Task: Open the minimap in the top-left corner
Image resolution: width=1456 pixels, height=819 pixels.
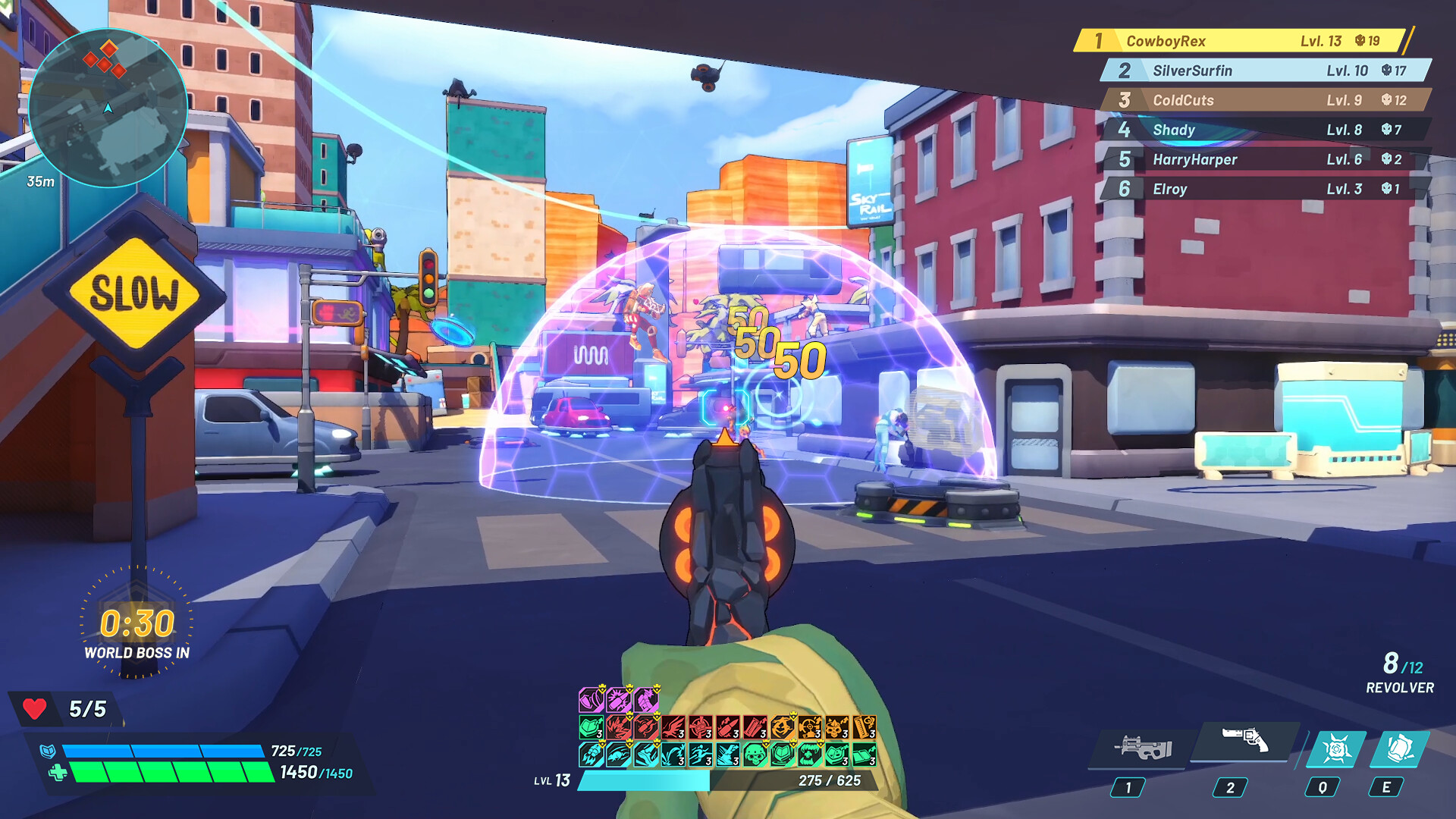Action: pyautogui.click(x=110, y=110)
